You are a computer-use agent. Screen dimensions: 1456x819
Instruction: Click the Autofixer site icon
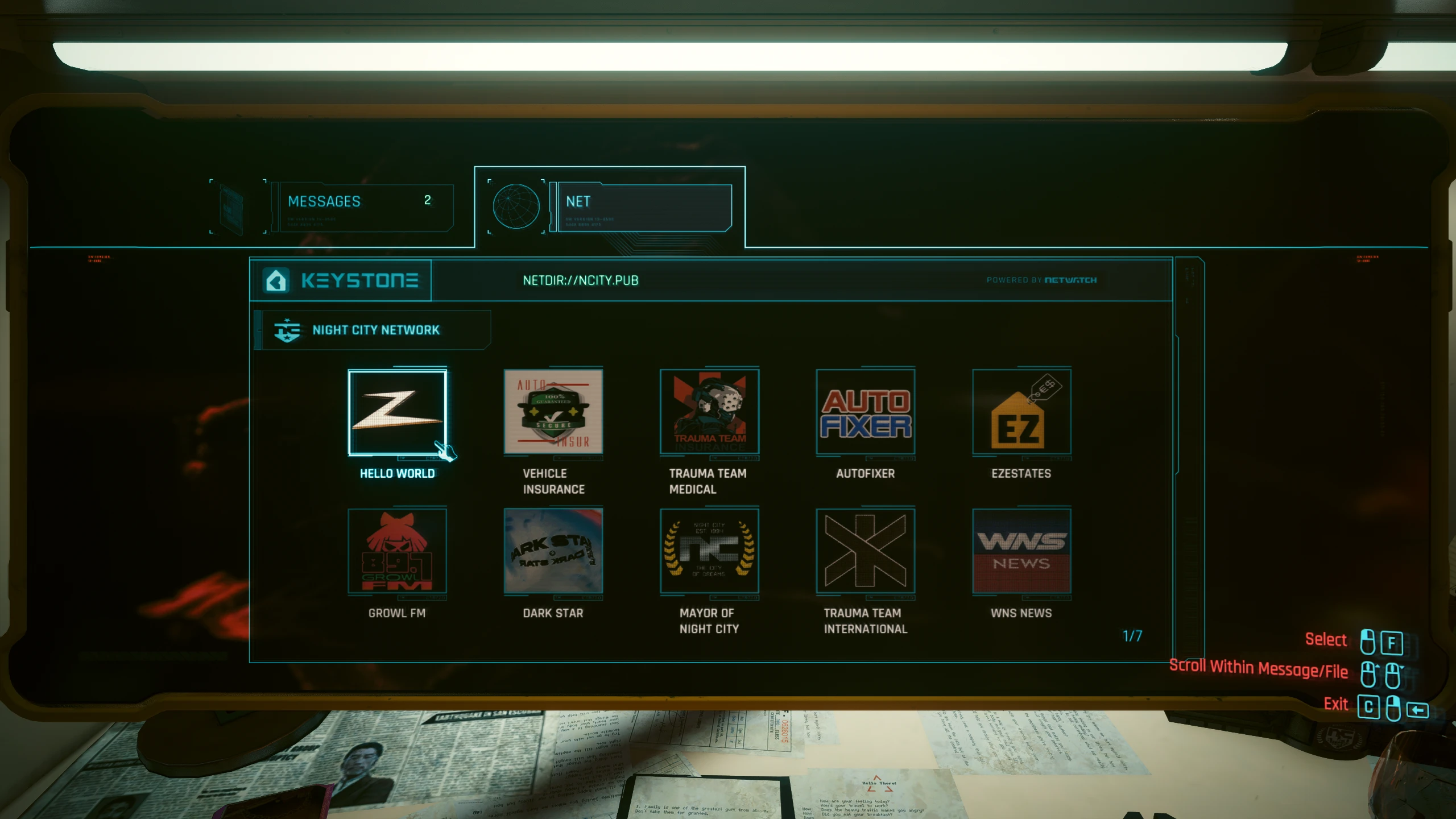(865, 412)
